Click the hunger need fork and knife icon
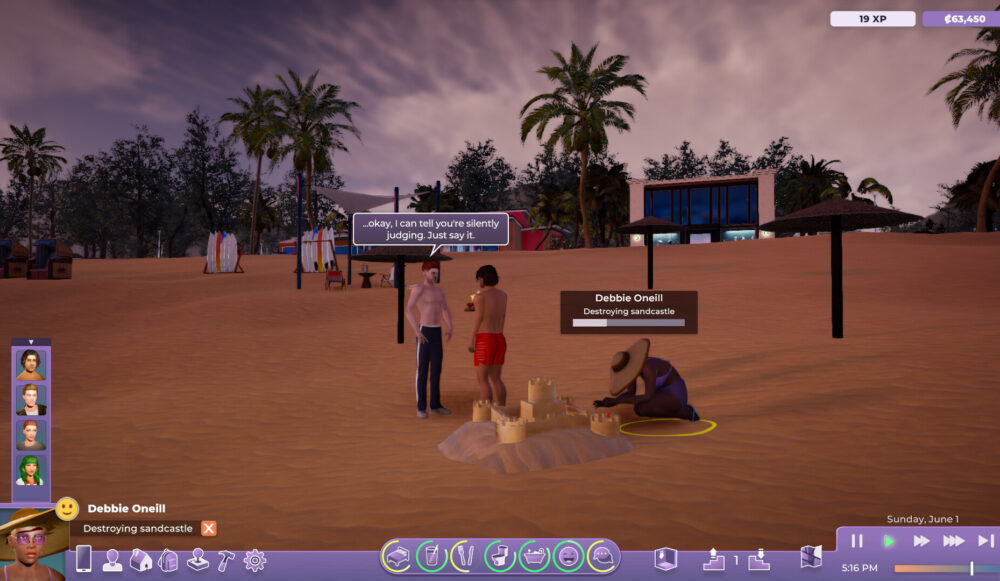Image resolution: width=1000 pixels, height=581 pixels. pyautogui.click(x=465, y=555)
